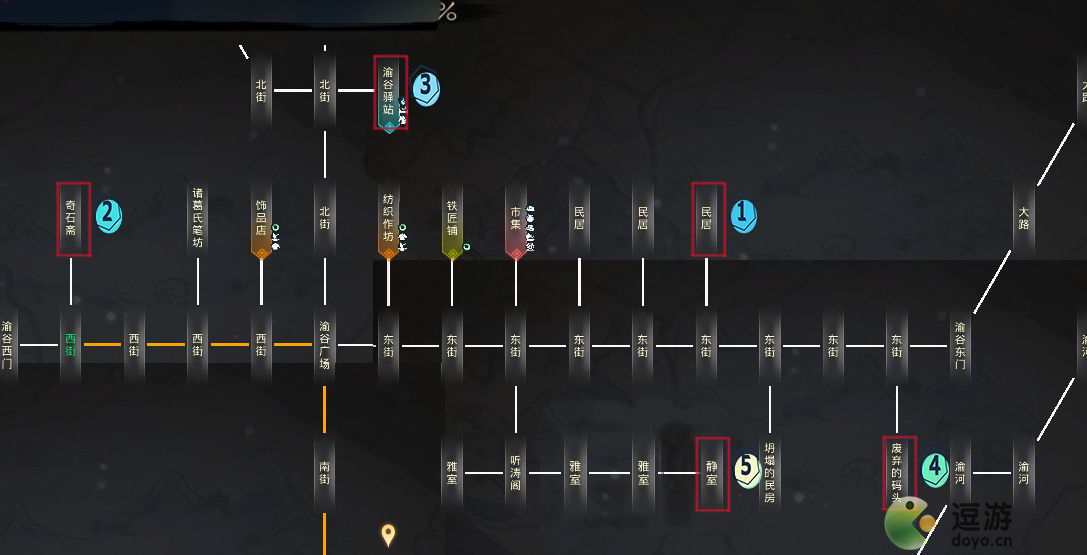Click the yellow location pin marker
This screenshot has height=555, width=1087.
coord(389,535)
